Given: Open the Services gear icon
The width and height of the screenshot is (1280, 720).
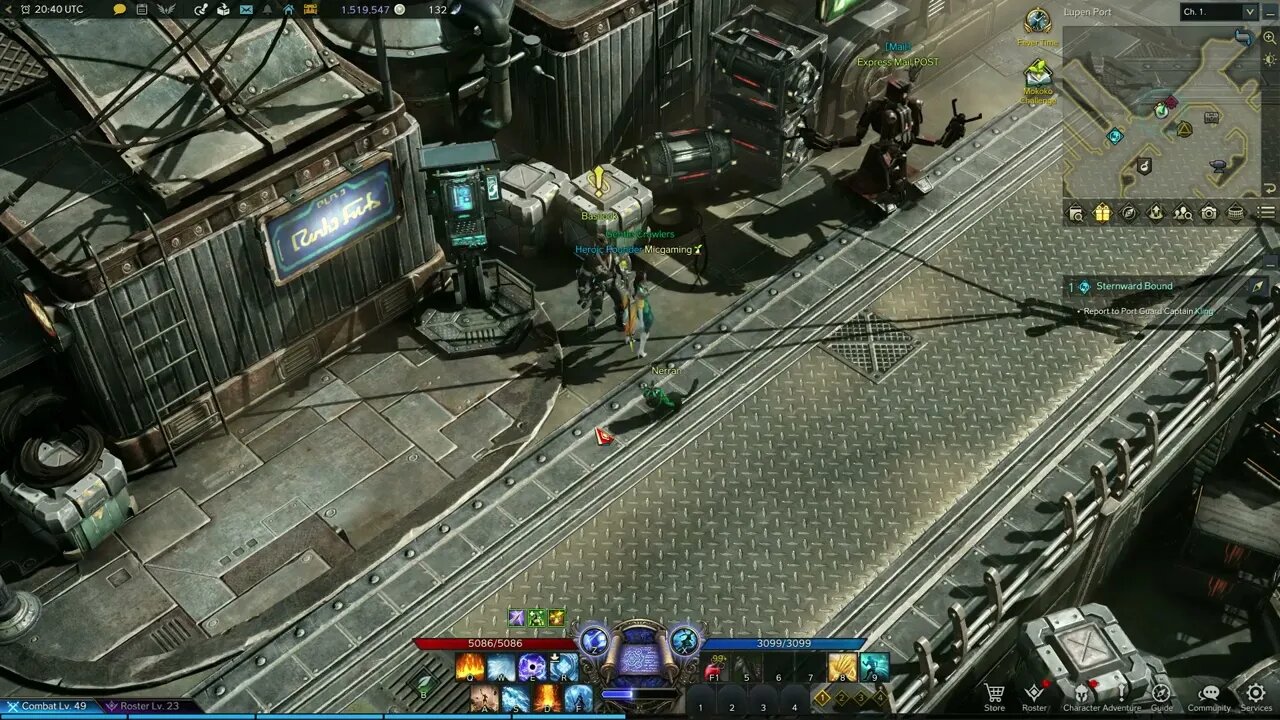Looking at the screenshot, I should (x=1254, y=690).
